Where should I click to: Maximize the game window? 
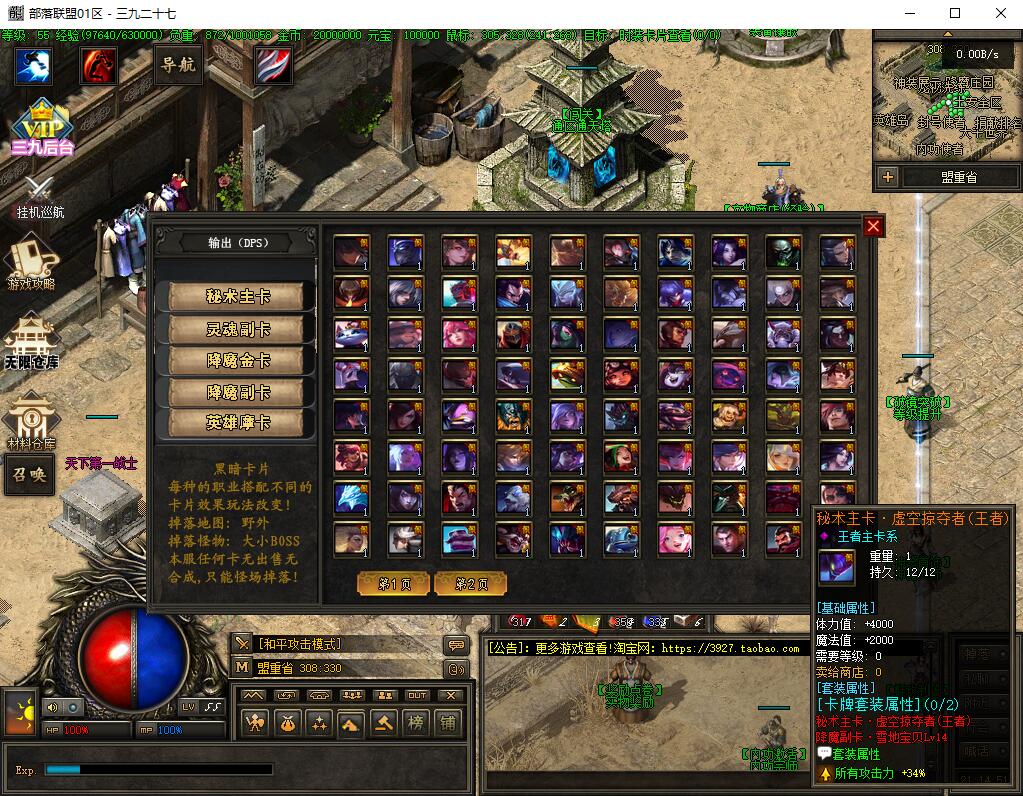(x=954, y=13)
